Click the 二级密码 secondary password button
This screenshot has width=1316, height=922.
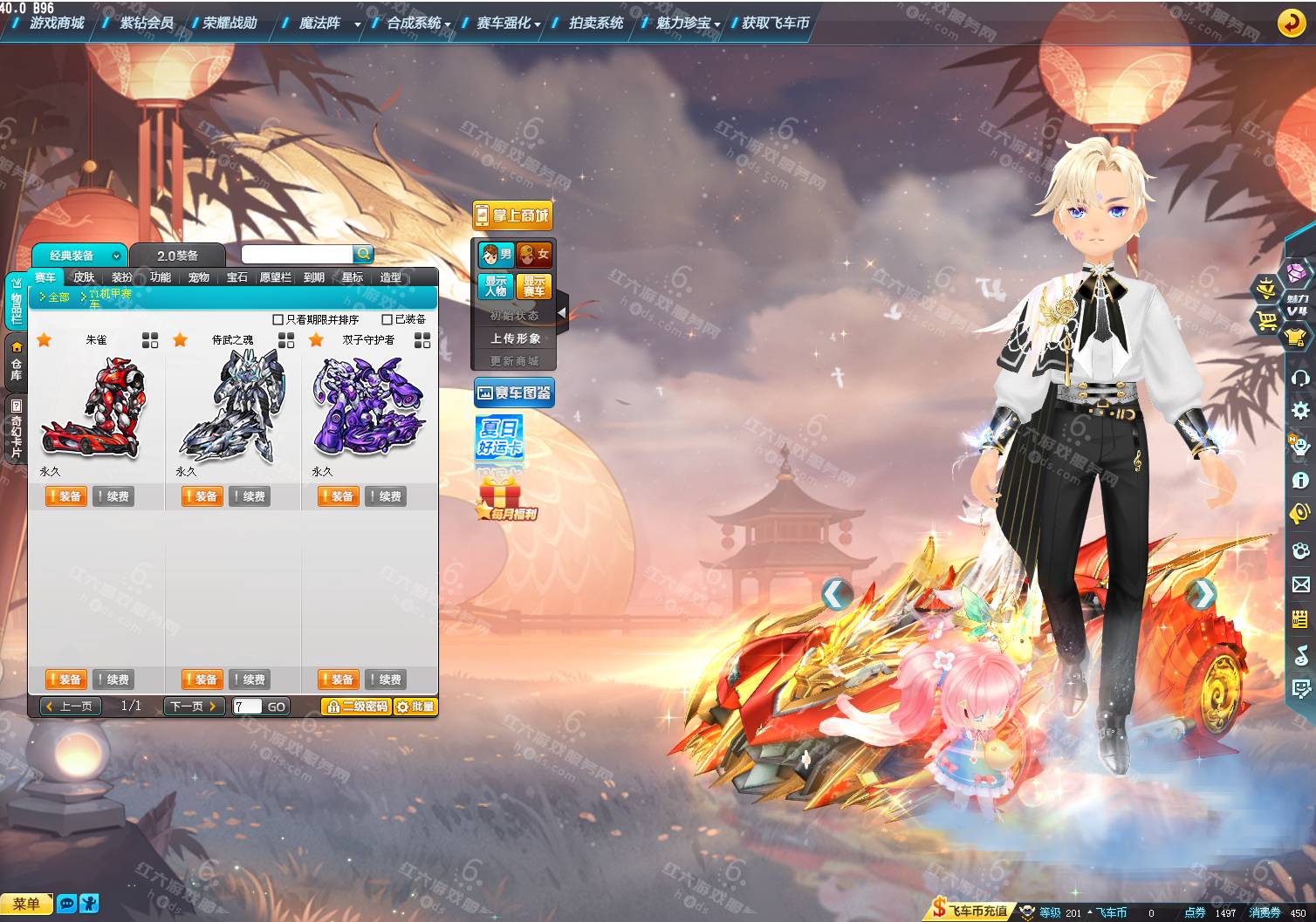(x=356, y=707)
